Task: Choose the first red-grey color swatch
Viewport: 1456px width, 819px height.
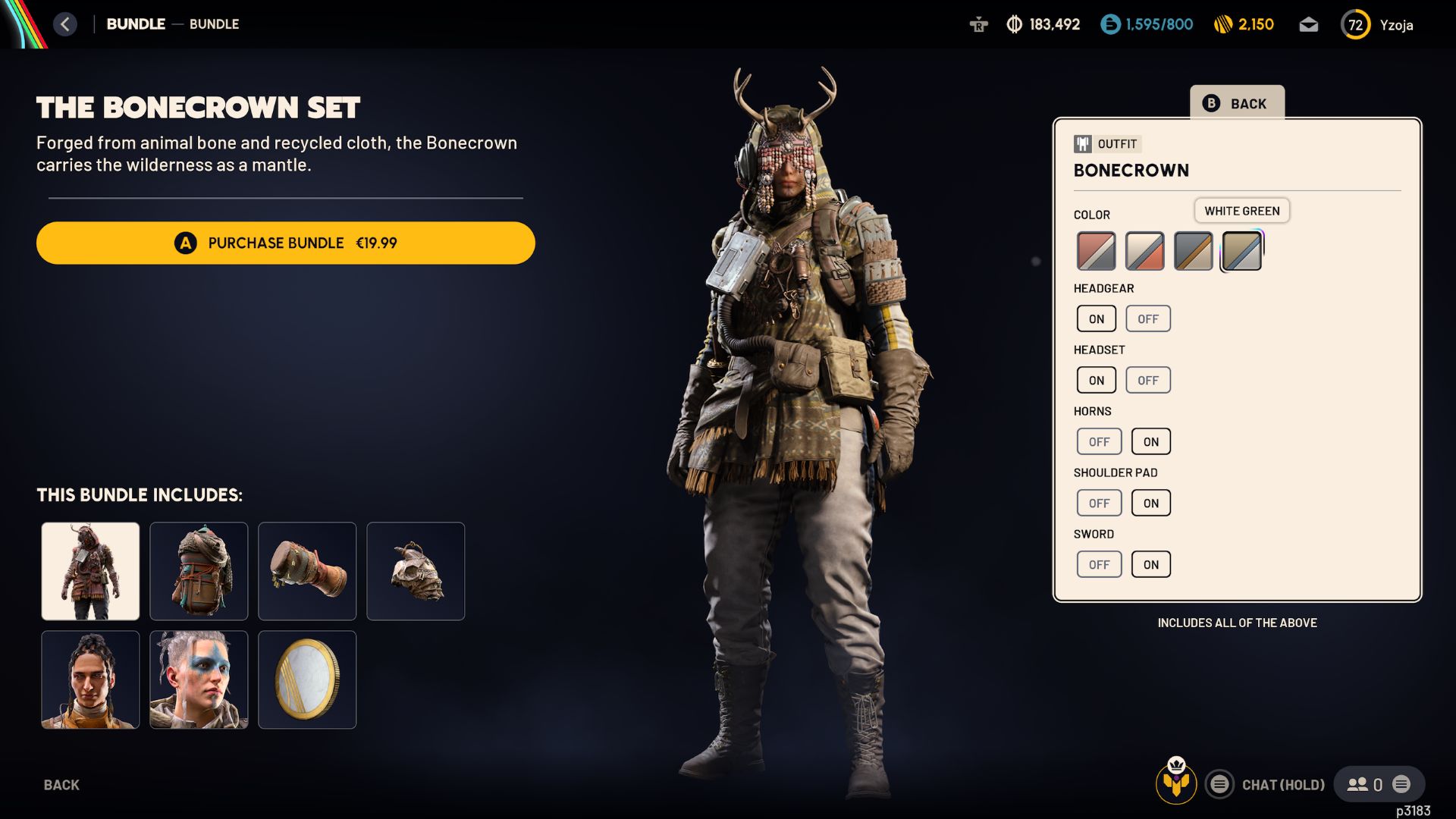Action: click(1096, 252)
